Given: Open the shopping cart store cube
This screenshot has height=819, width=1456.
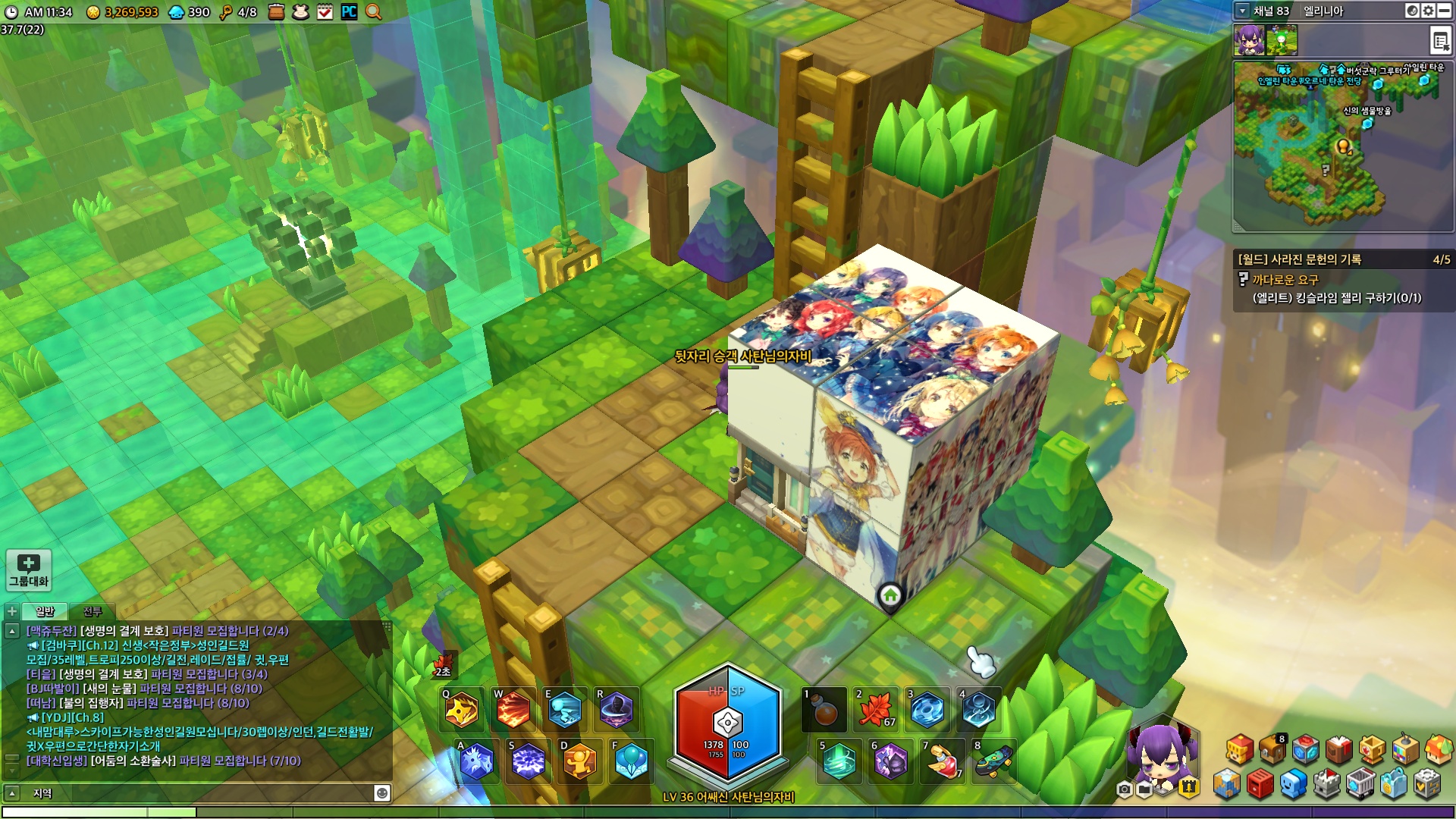Looking at the screenshot, I should (x=1360, y=784).
